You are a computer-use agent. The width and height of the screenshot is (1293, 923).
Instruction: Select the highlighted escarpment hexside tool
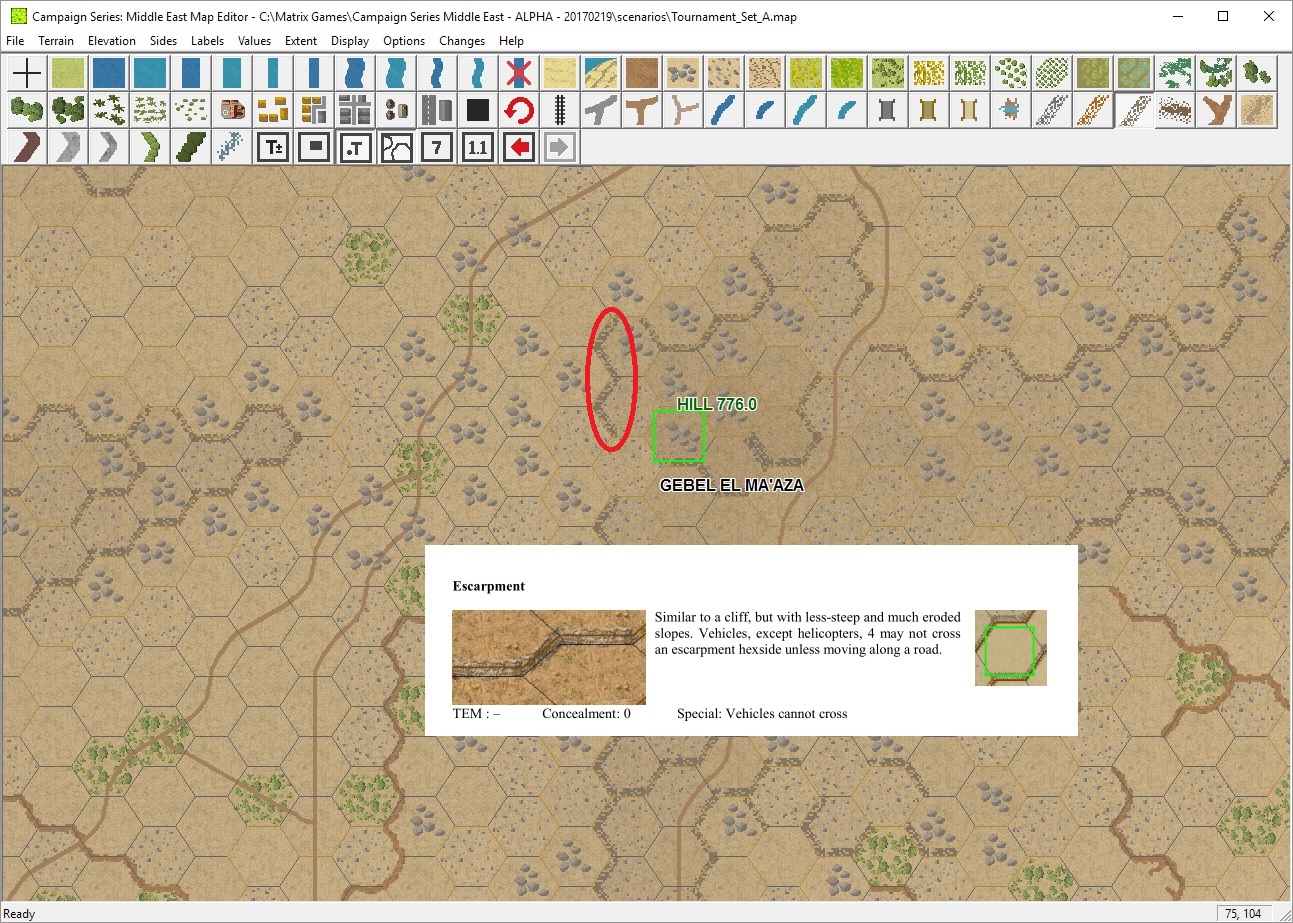[1135, 110]
